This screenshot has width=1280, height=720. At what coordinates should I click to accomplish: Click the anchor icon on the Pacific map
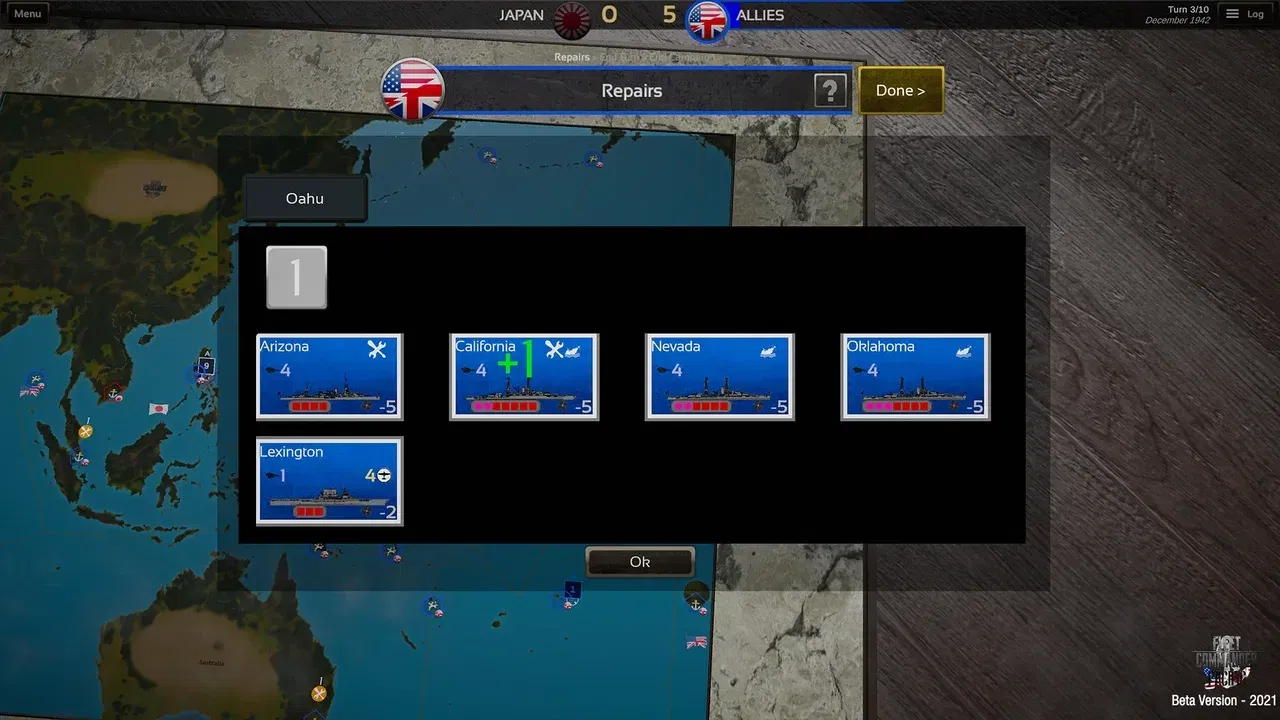[x=696, y=604]
